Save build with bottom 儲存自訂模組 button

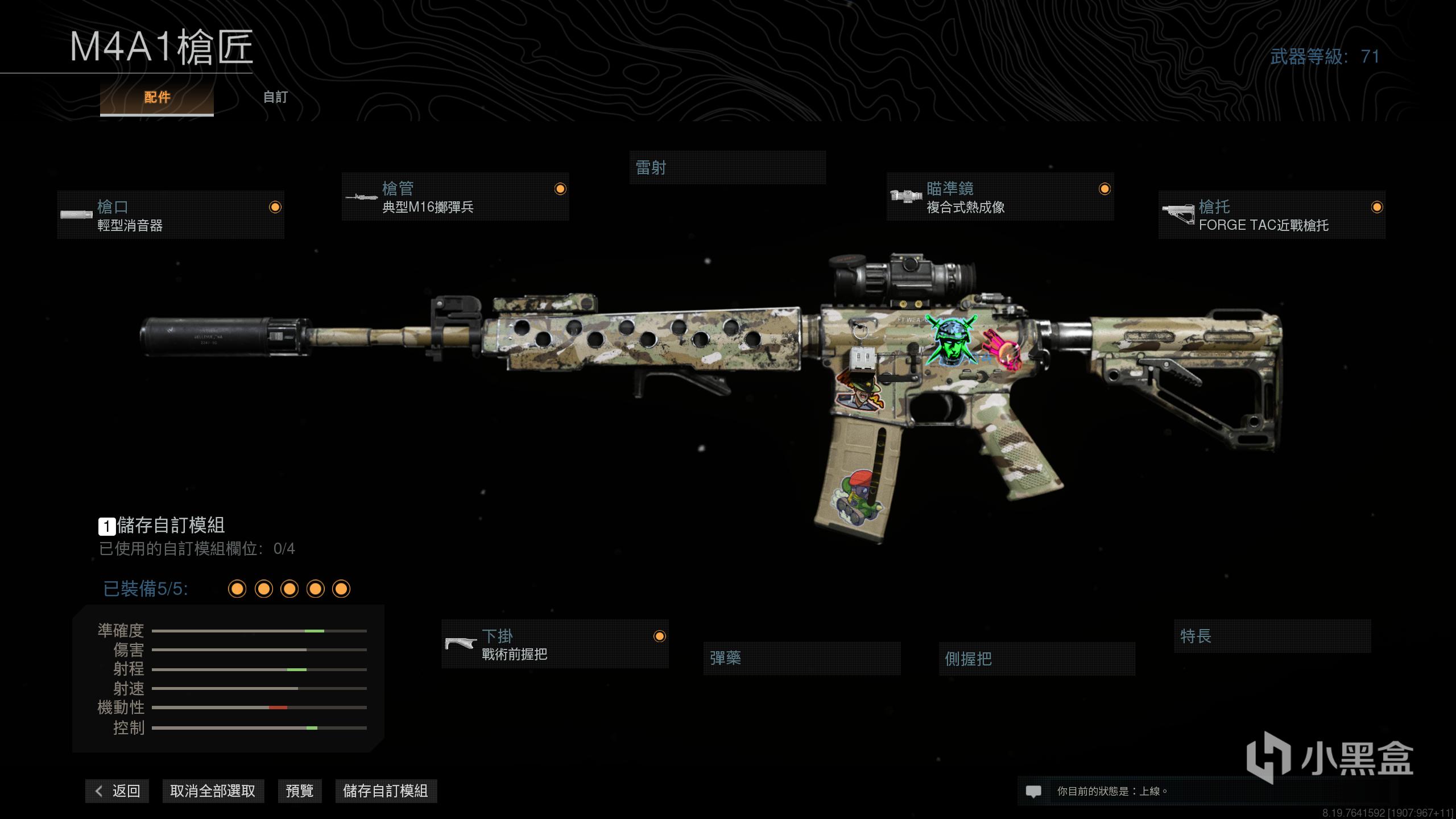click(x=386, y=791)
